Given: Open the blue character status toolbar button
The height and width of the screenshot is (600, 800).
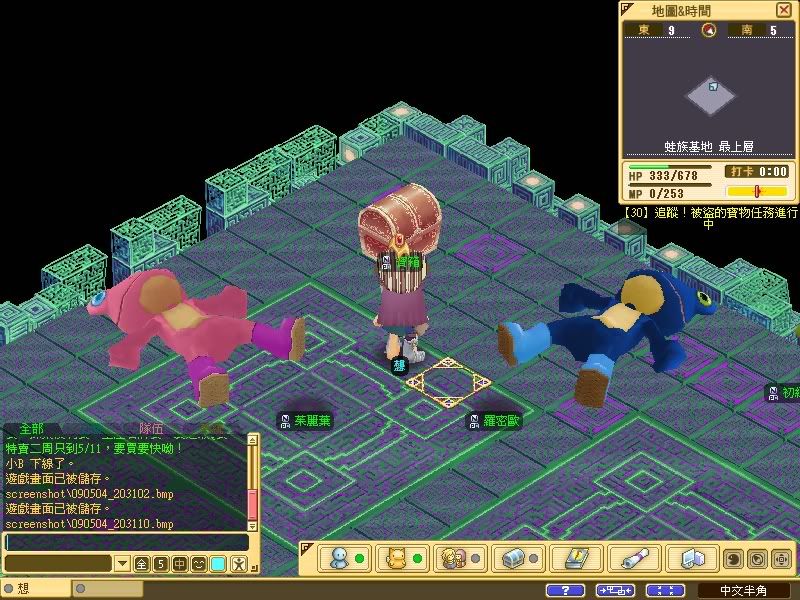Looking at the screenshot, I should click(x=340, y=558).
